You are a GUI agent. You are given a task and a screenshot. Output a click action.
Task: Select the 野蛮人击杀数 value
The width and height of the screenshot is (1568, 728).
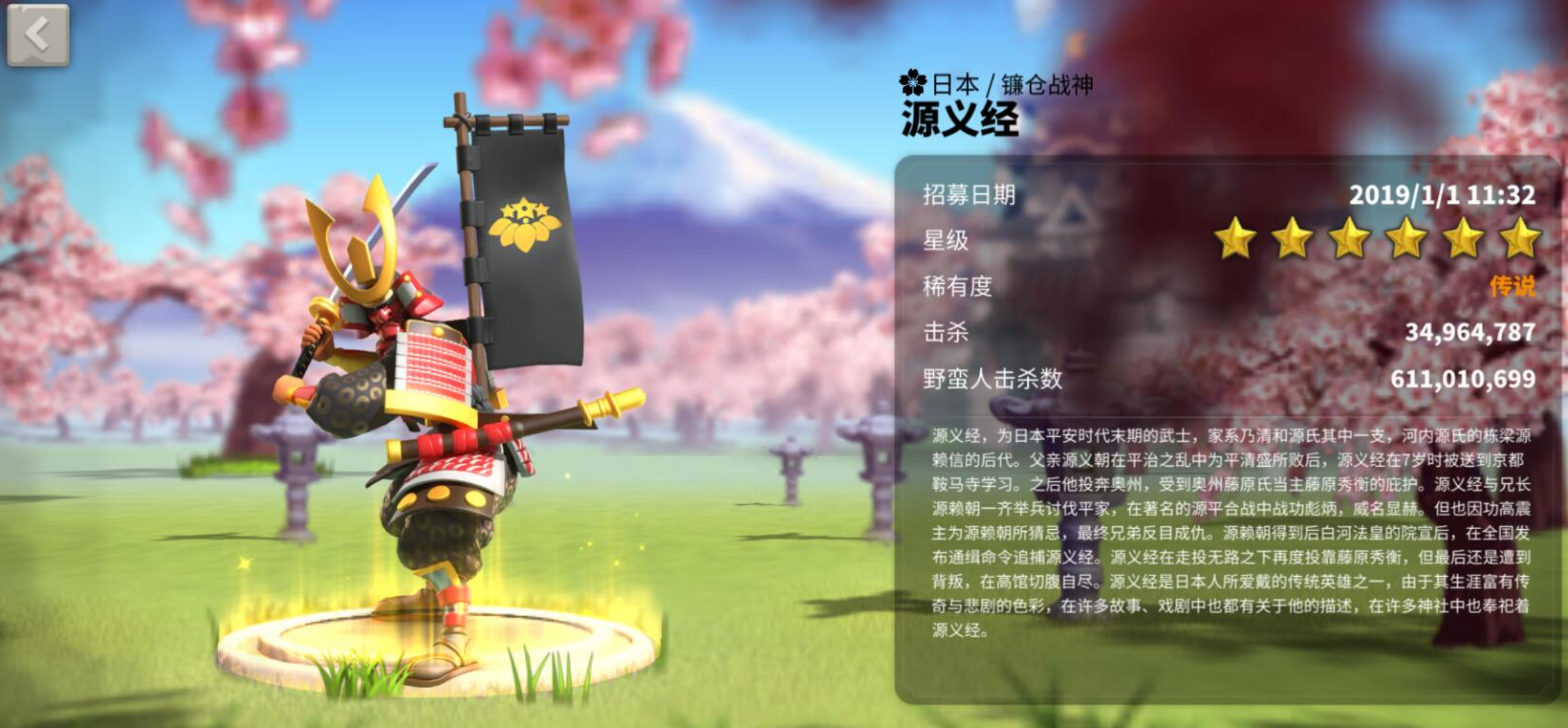1464,379
